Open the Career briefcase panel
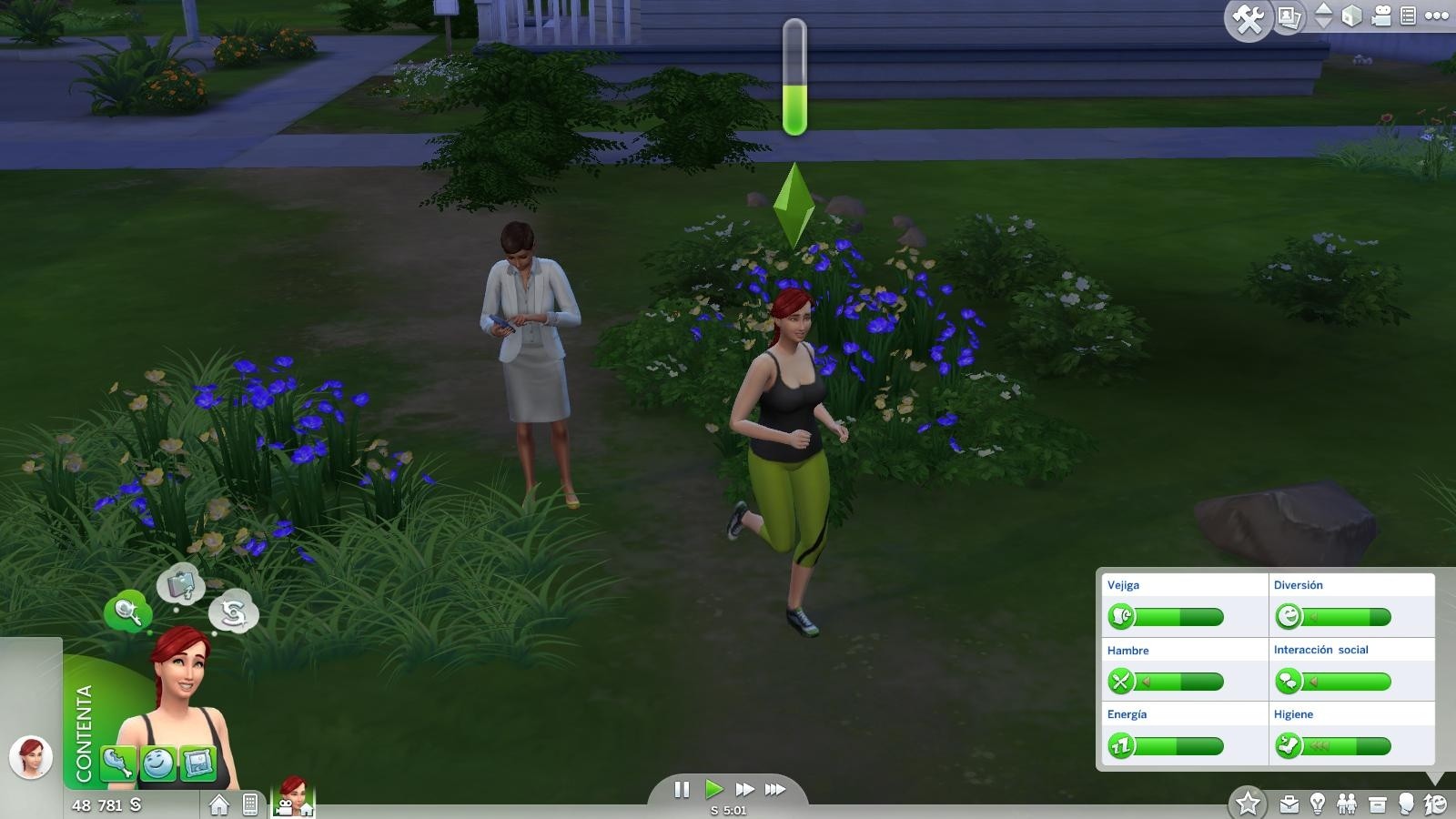Screen dimensions: 1456x819 point(1289,804)
